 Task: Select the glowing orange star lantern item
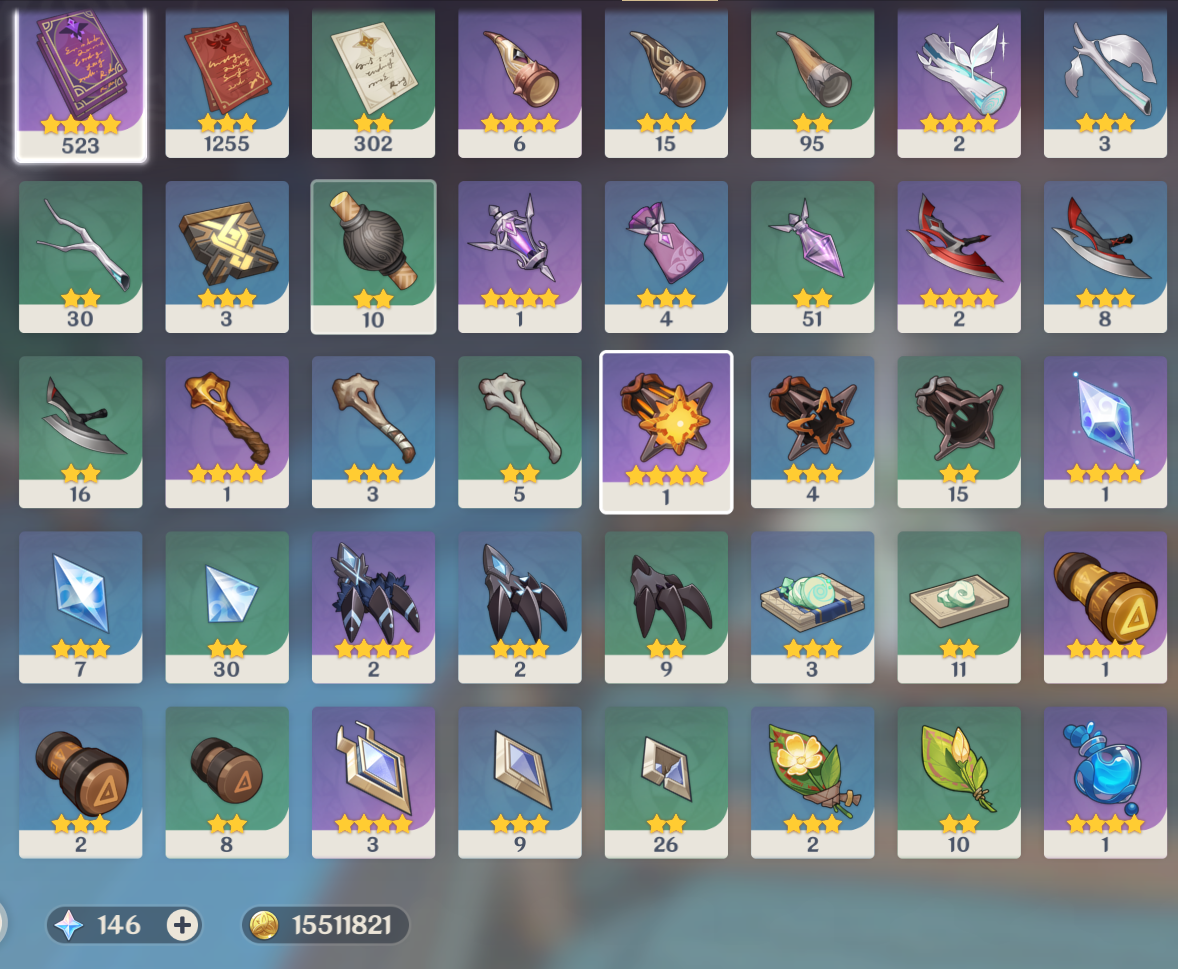(x=666, y=430)
